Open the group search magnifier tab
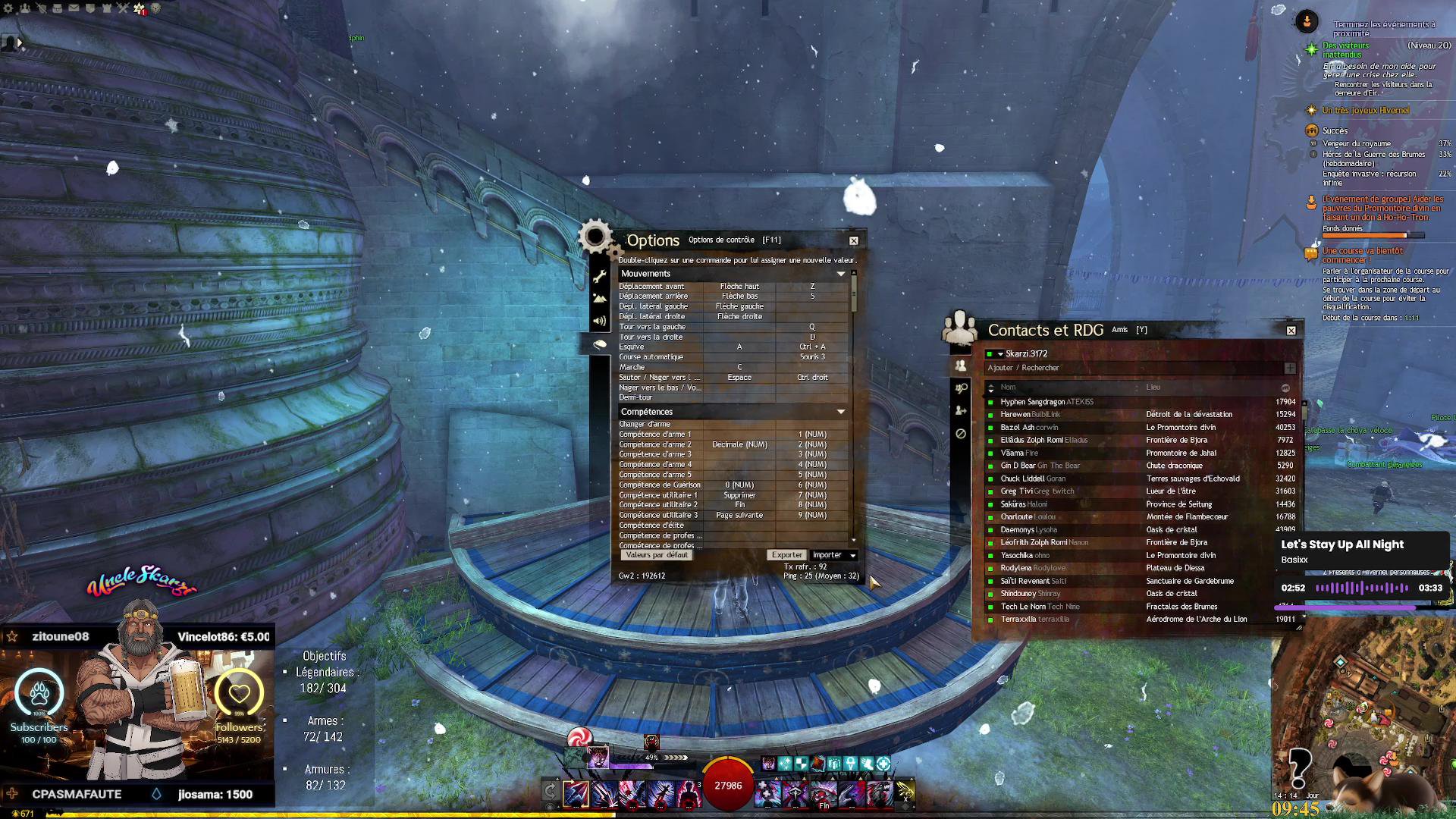 point(961,388)
